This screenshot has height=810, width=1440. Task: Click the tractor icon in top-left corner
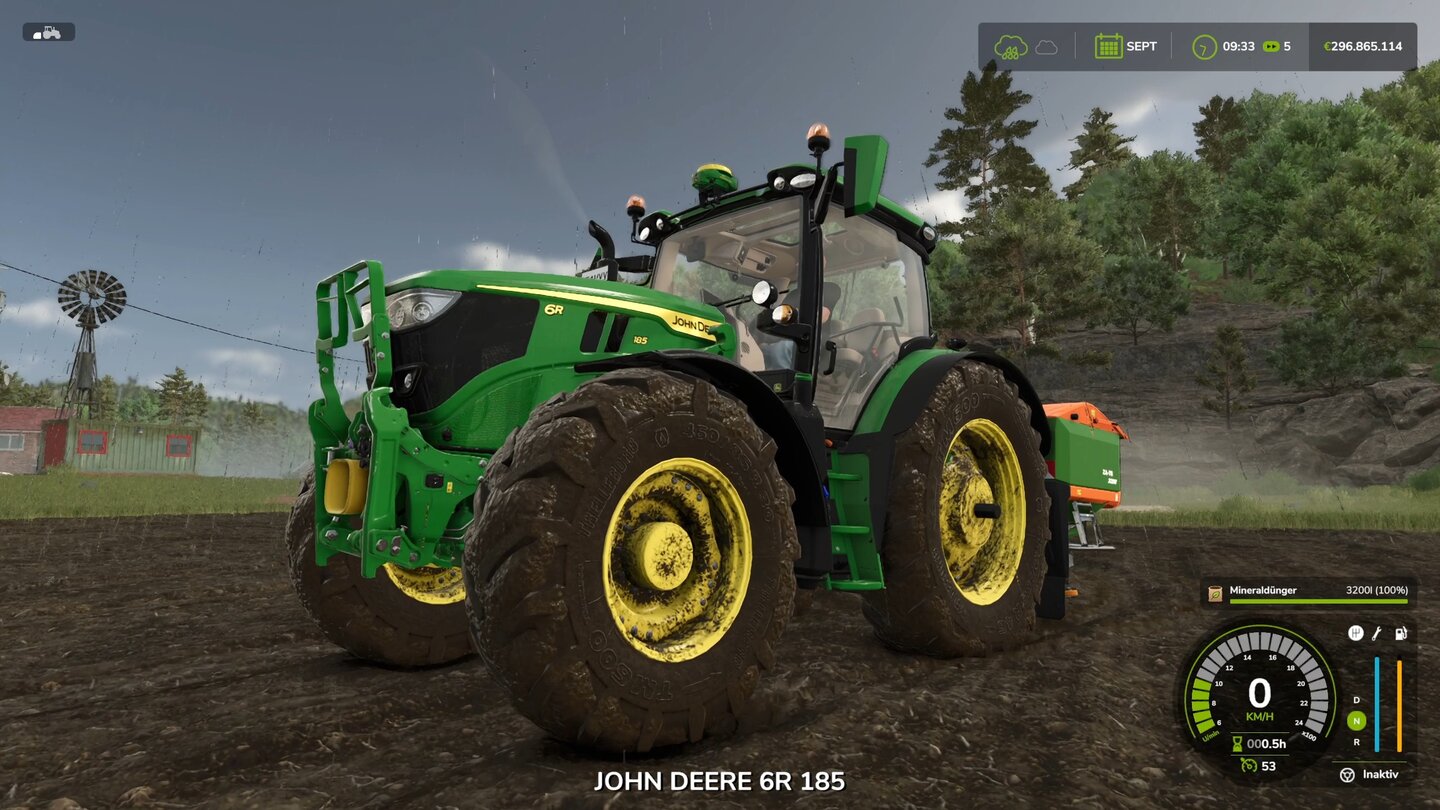[49, 31]
